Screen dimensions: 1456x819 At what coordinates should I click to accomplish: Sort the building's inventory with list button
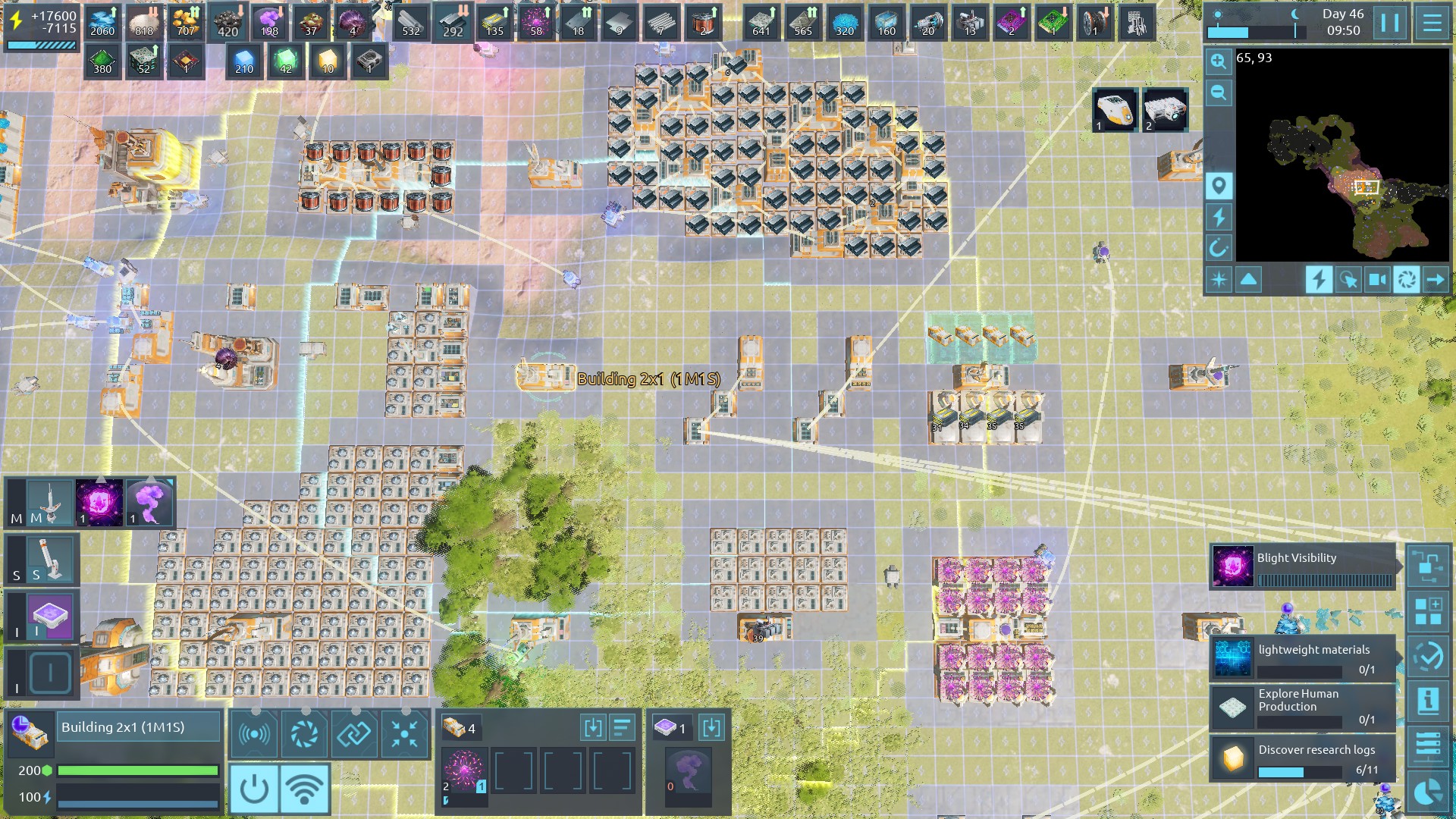click(622, 729)
